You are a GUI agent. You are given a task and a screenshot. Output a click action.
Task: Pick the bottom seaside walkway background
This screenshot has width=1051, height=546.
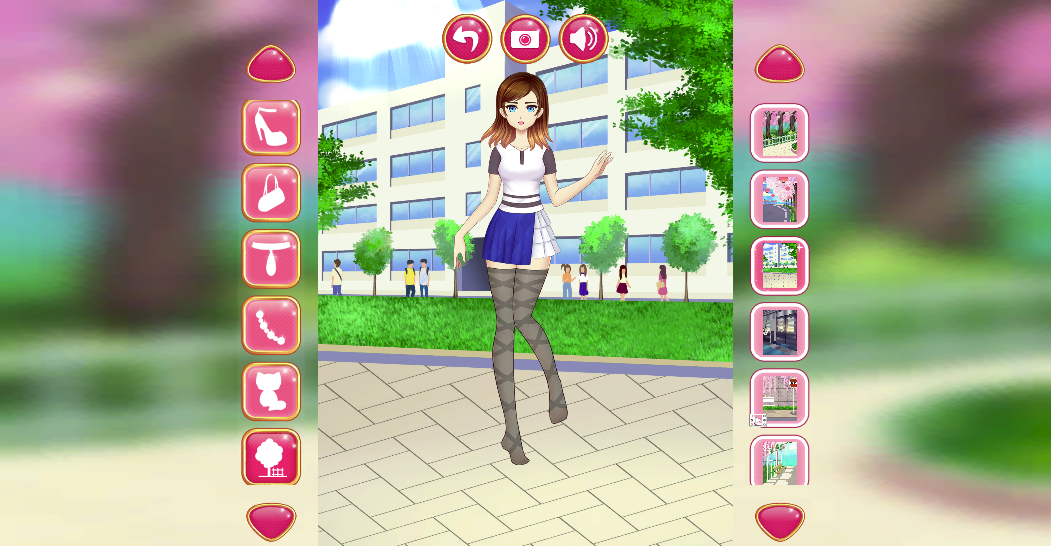click(x=780, y=461)
